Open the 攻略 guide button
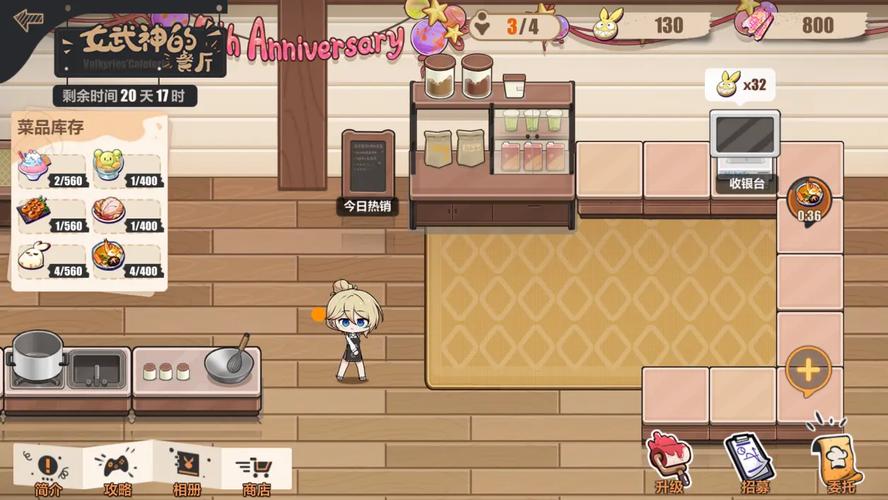Image resolution: width=888 pixels, height=500 pixels. (x=118, y=470)
